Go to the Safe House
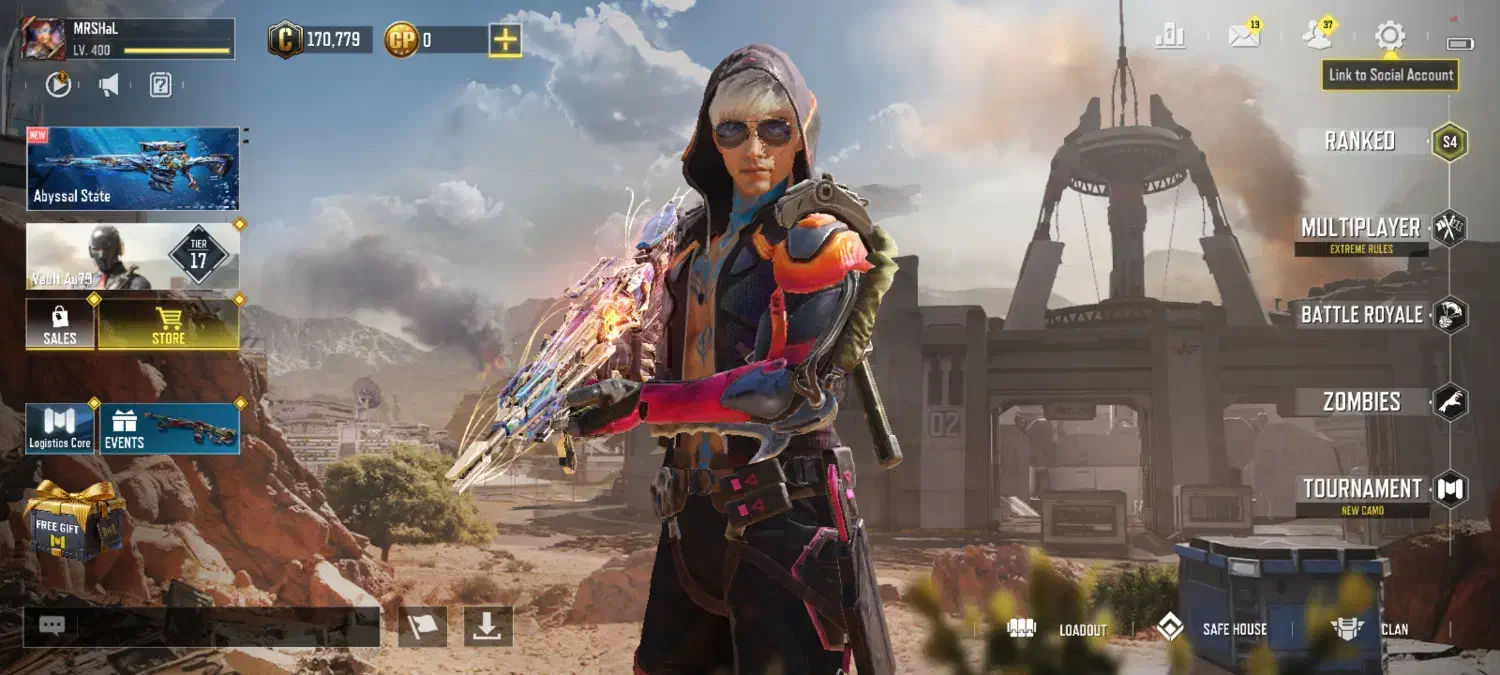Image resolution: width=1500 pixels, height=675 pixels. tap(1212, 629)
